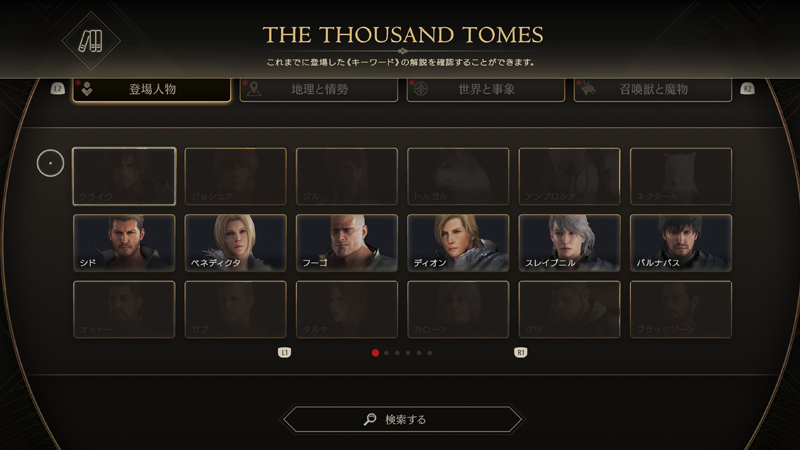Open the スレイプニル (Sleipnir) entry
Screen dimensions: 800x450
[569, 243]
